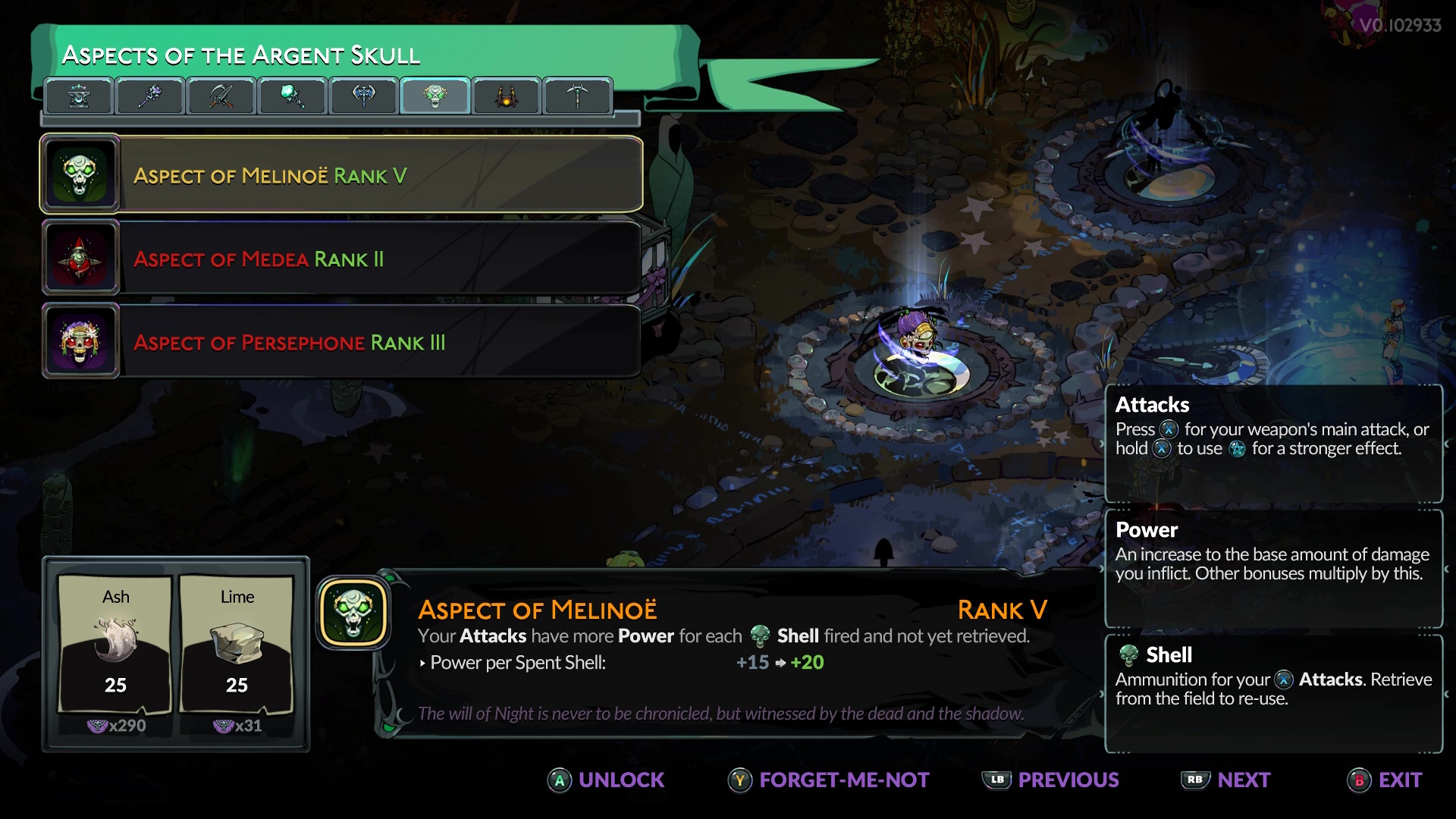Select the anvil icon on the far left

pyautogui.click(x=79, y=96)
